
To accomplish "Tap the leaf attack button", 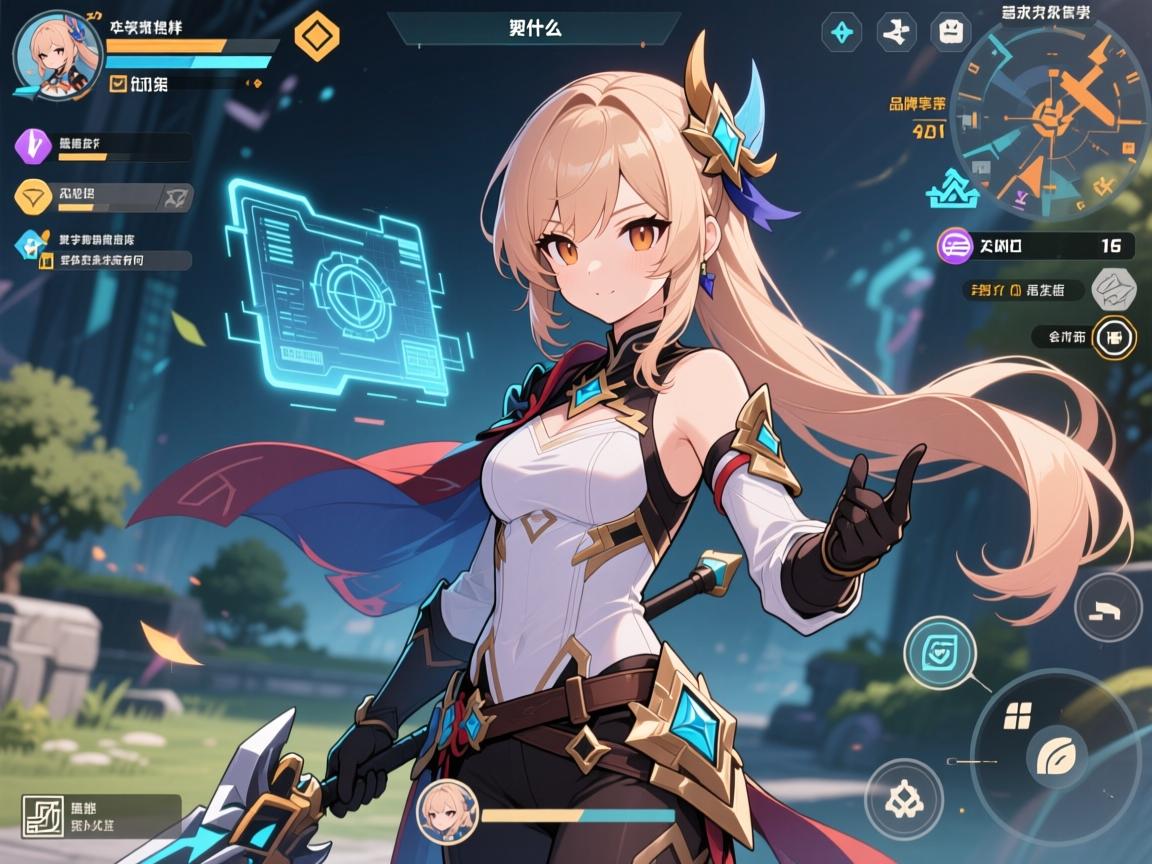I will pos(1055,755).
